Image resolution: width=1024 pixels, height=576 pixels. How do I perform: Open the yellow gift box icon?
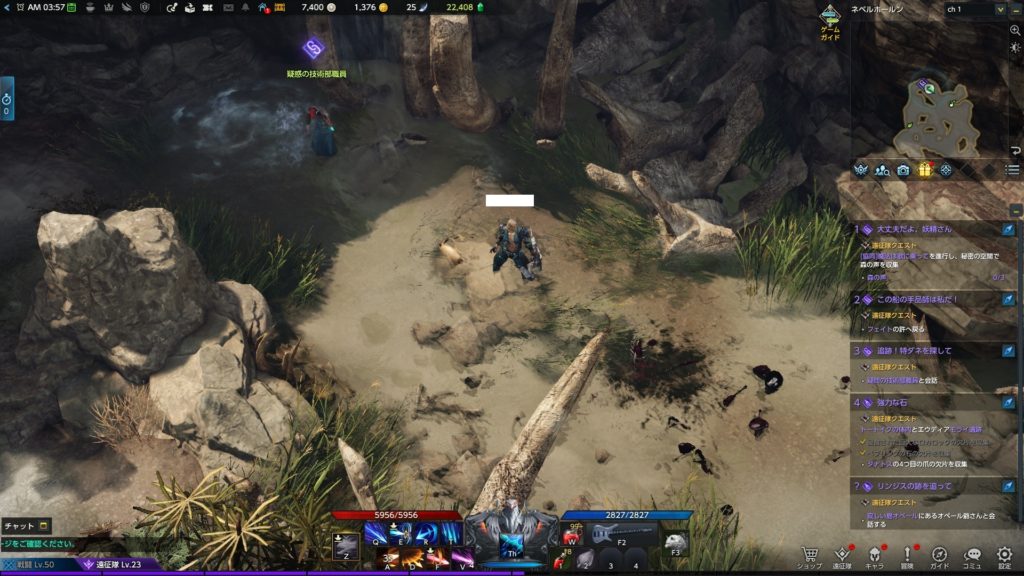(925, 170)
